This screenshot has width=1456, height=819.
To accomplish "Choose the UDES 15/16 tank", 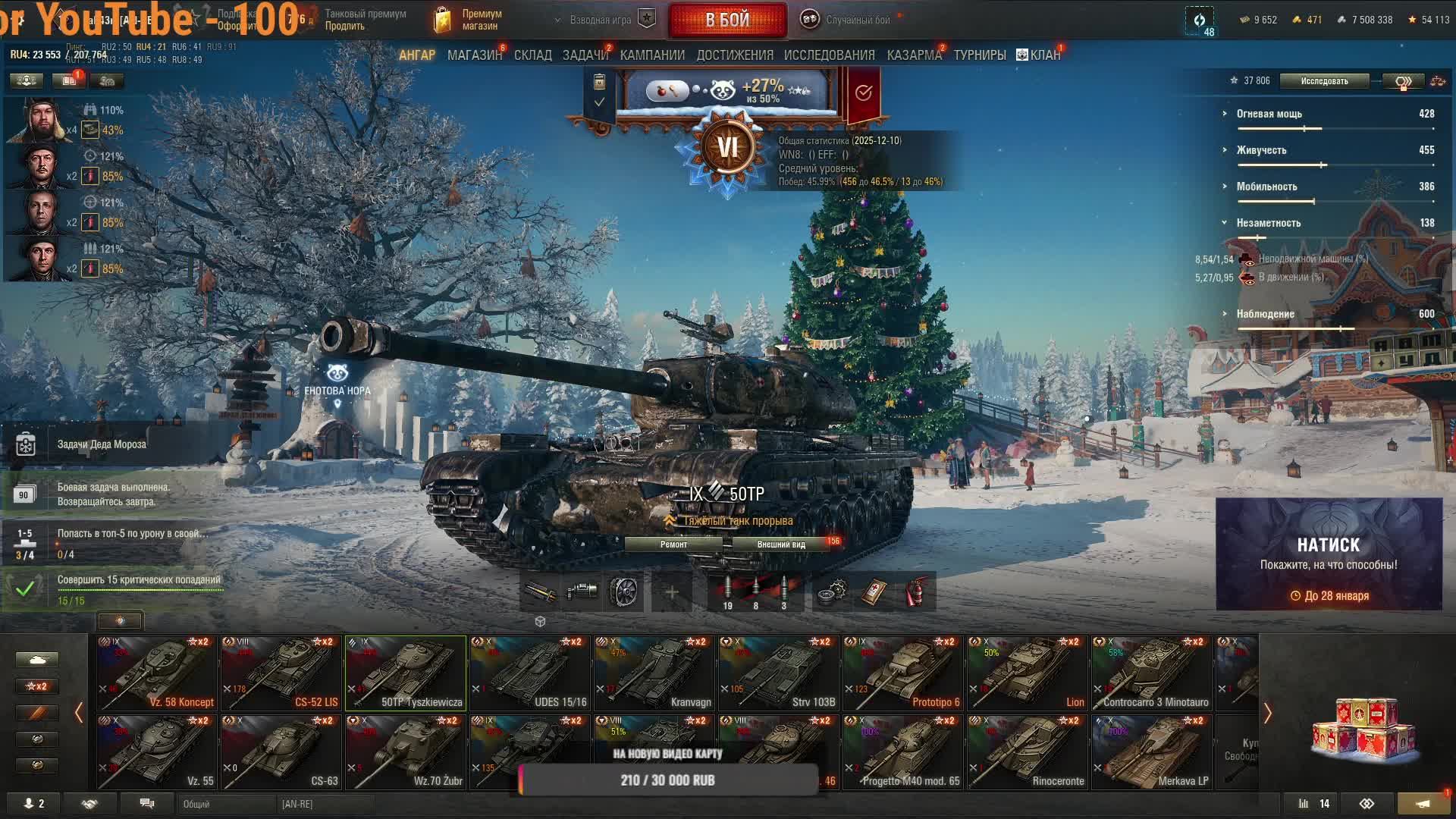I will 529,673.
